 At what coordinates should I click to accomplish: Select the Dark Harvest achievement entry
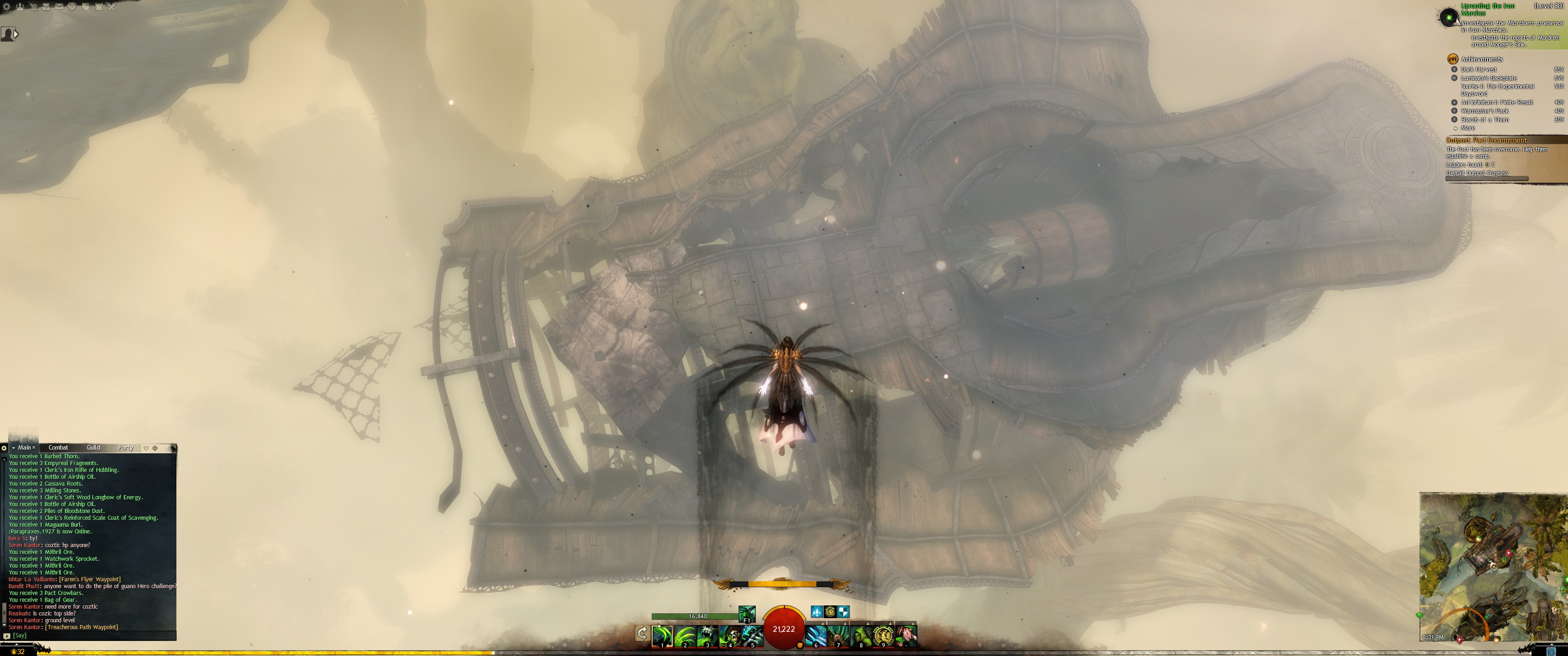[x=1479, y=69]
